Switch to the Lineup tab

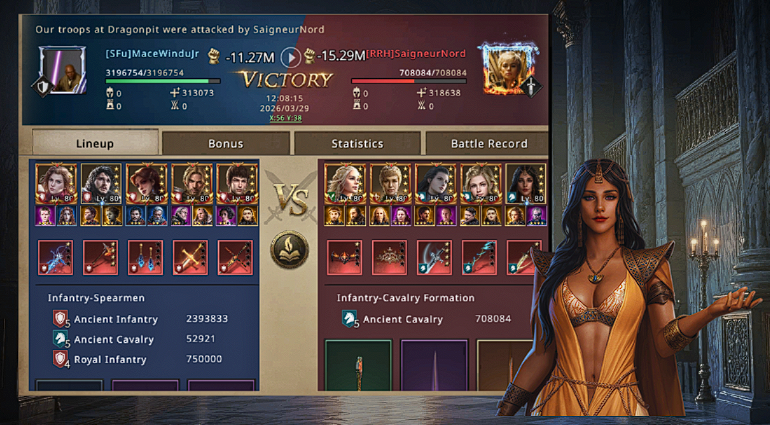[x=95, y=143]
